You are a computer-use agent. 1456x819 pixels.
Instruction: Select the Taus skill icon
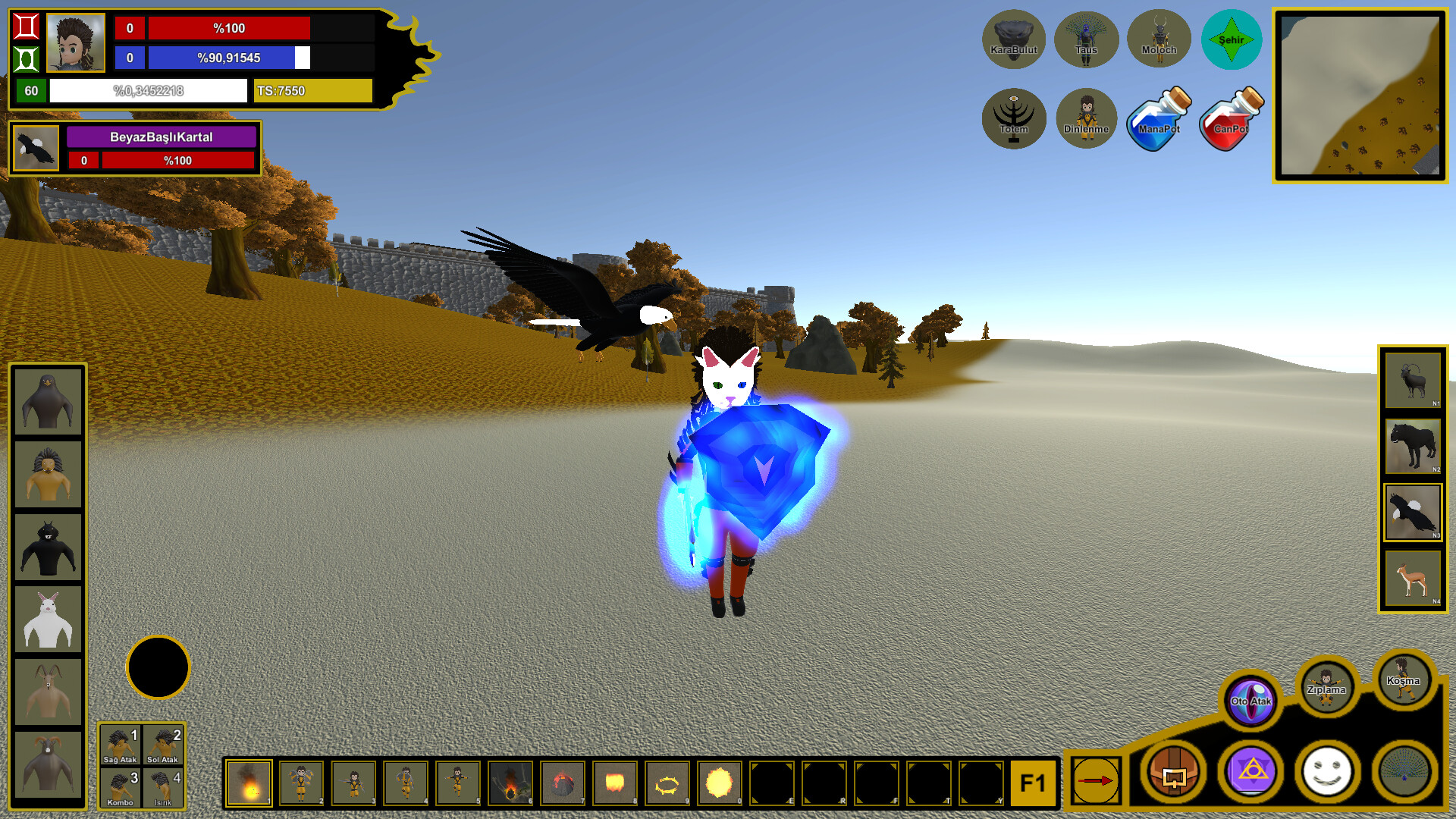(1087, 39)
